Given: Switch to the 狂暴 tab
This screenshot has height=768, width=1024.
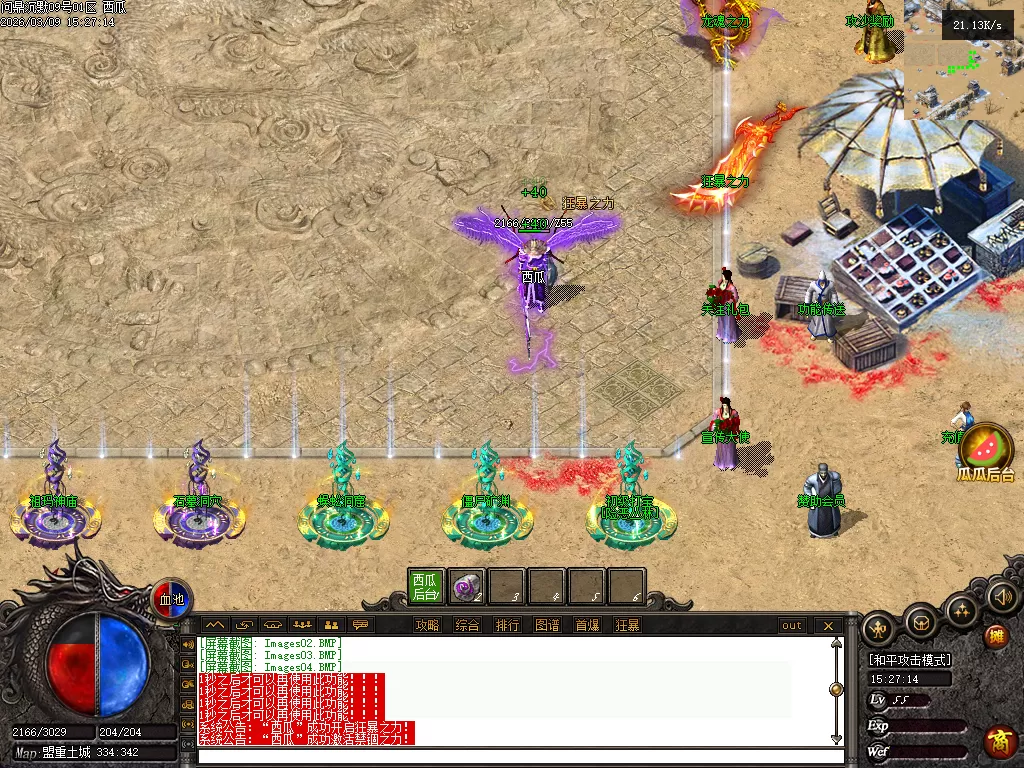Looking at the screenshot, I should click(627, 626).
